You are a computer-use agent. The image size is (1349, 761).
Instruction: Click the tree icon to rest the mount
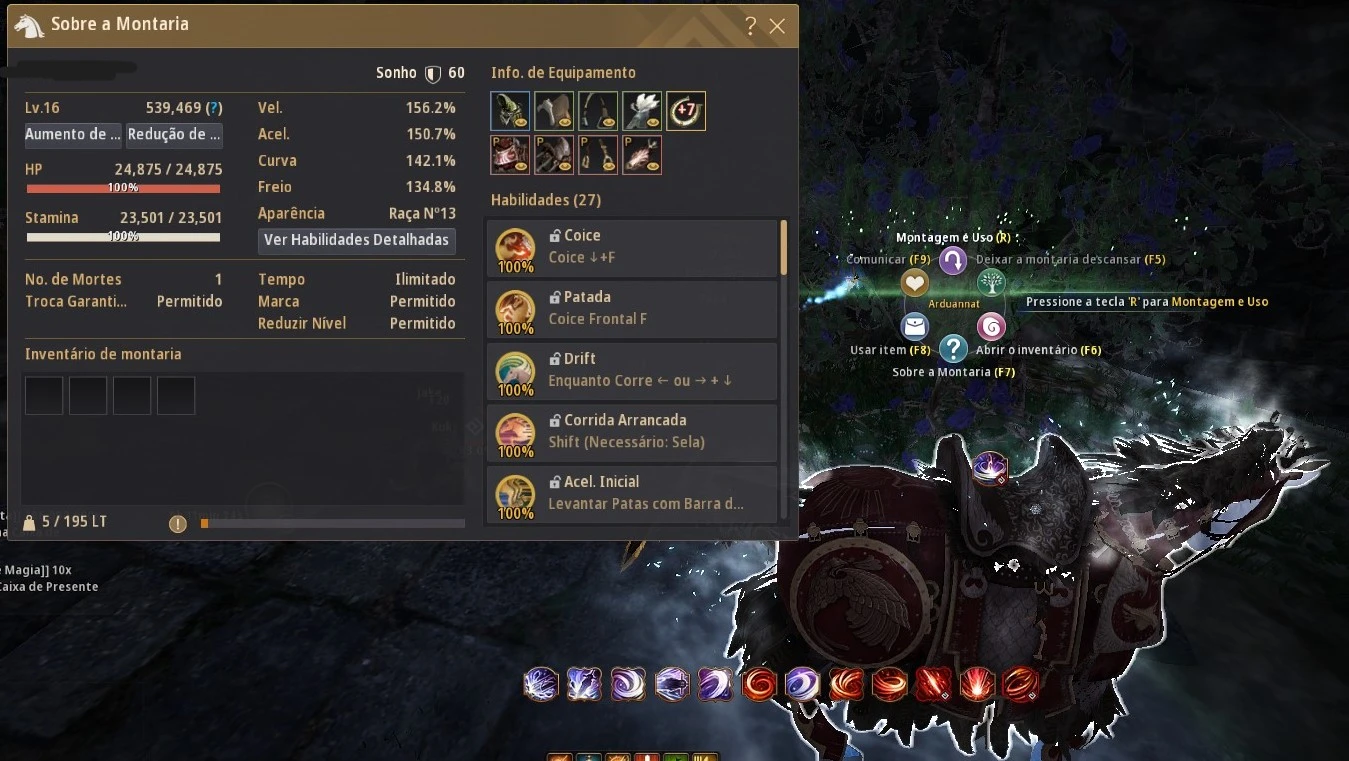point(991,283)
